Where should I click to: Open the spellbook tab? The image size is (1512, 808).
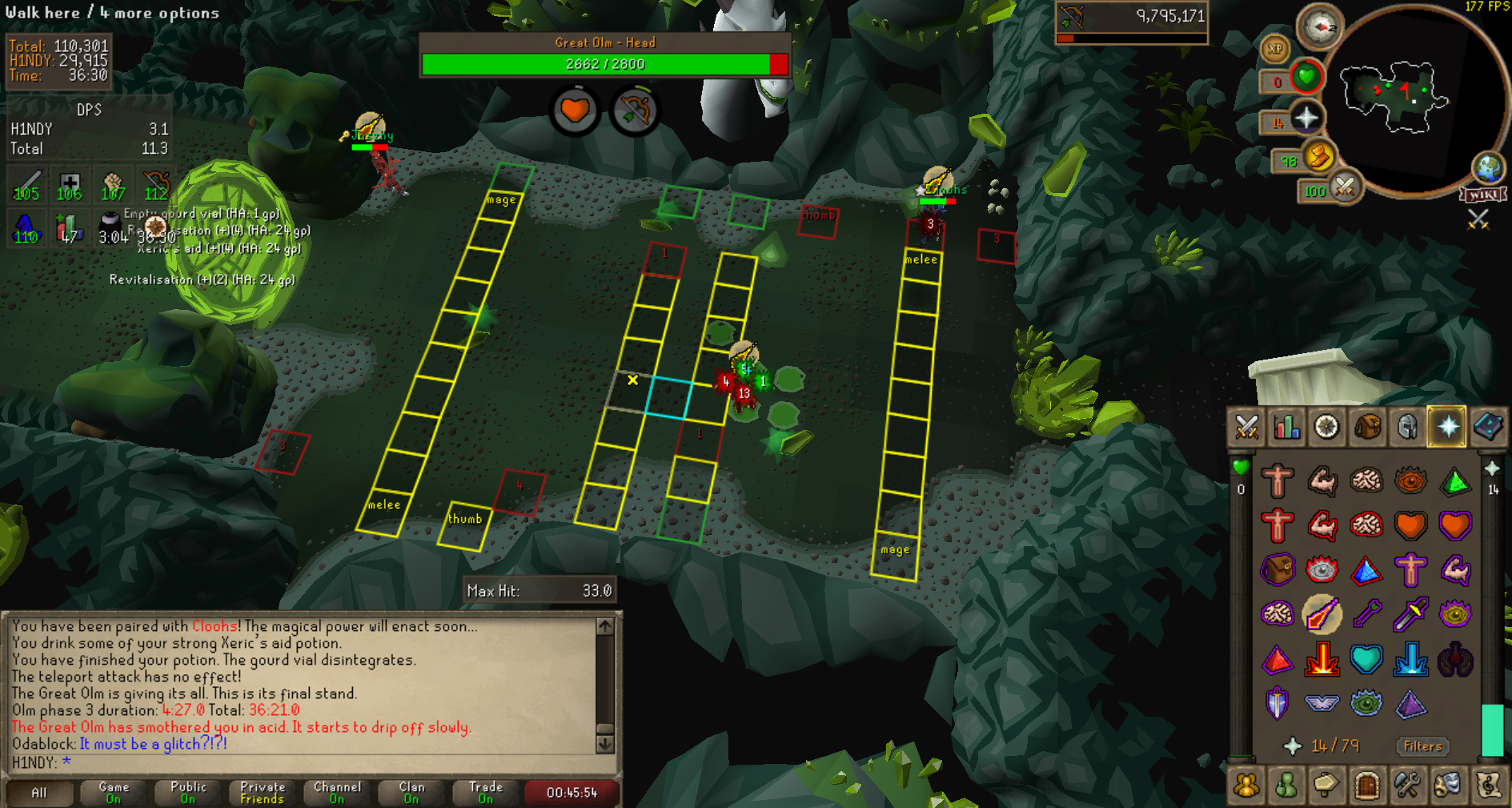coord(1488,427)
